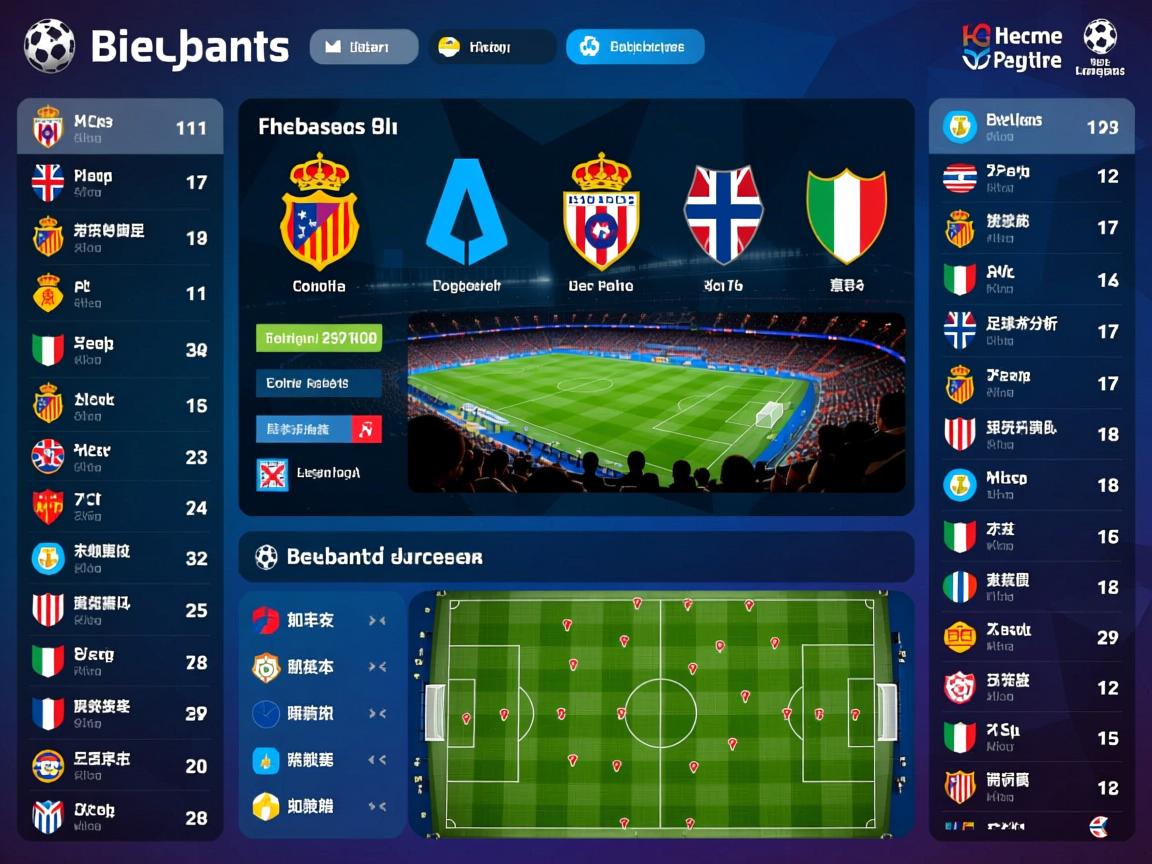Screen dimensions: 1152x864
Task: Select the highlighted row showing 123
Action: [1031, 127]
